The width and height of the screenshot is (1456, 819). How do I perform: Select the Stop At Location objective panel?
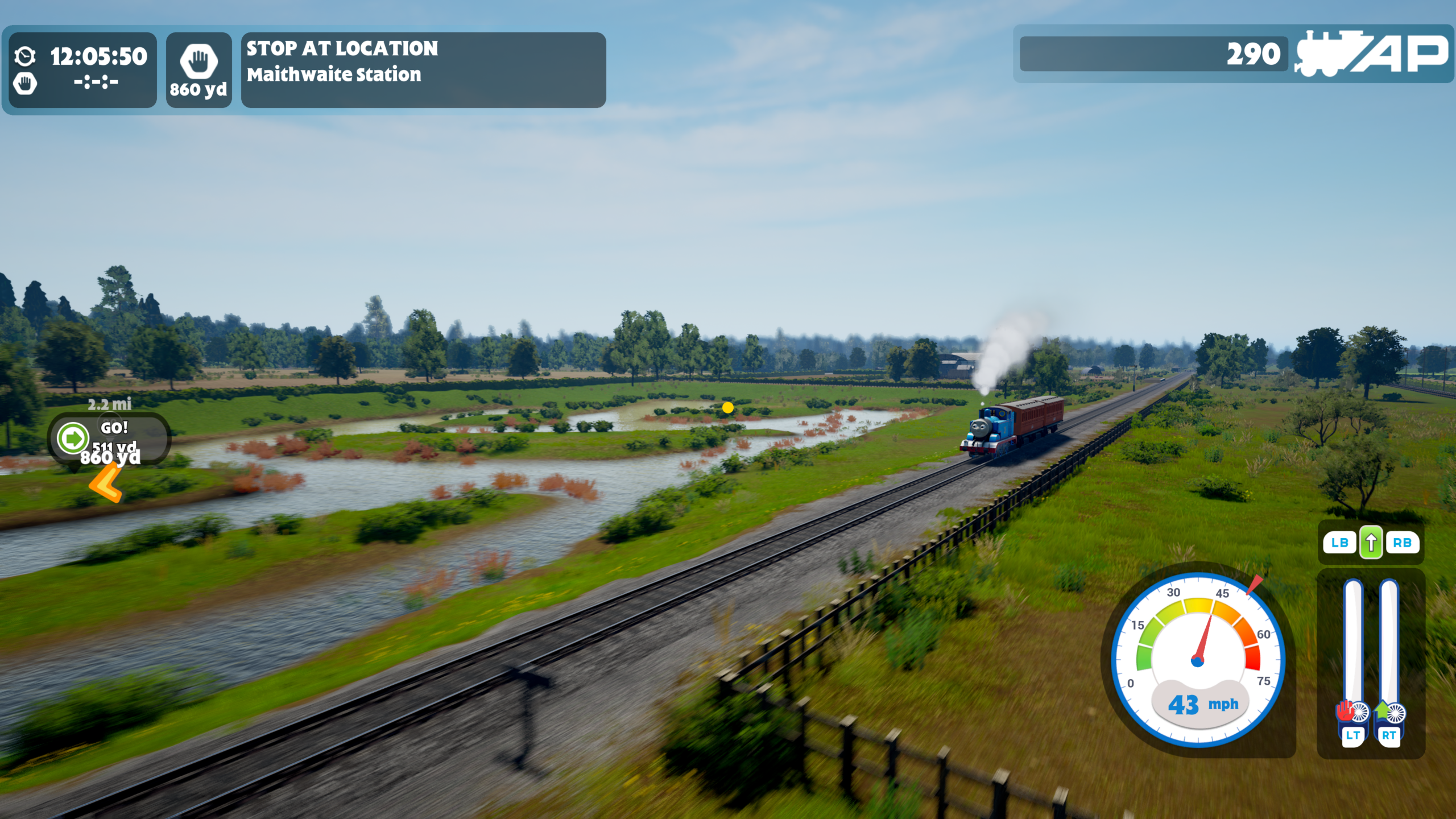coord(423,69)
